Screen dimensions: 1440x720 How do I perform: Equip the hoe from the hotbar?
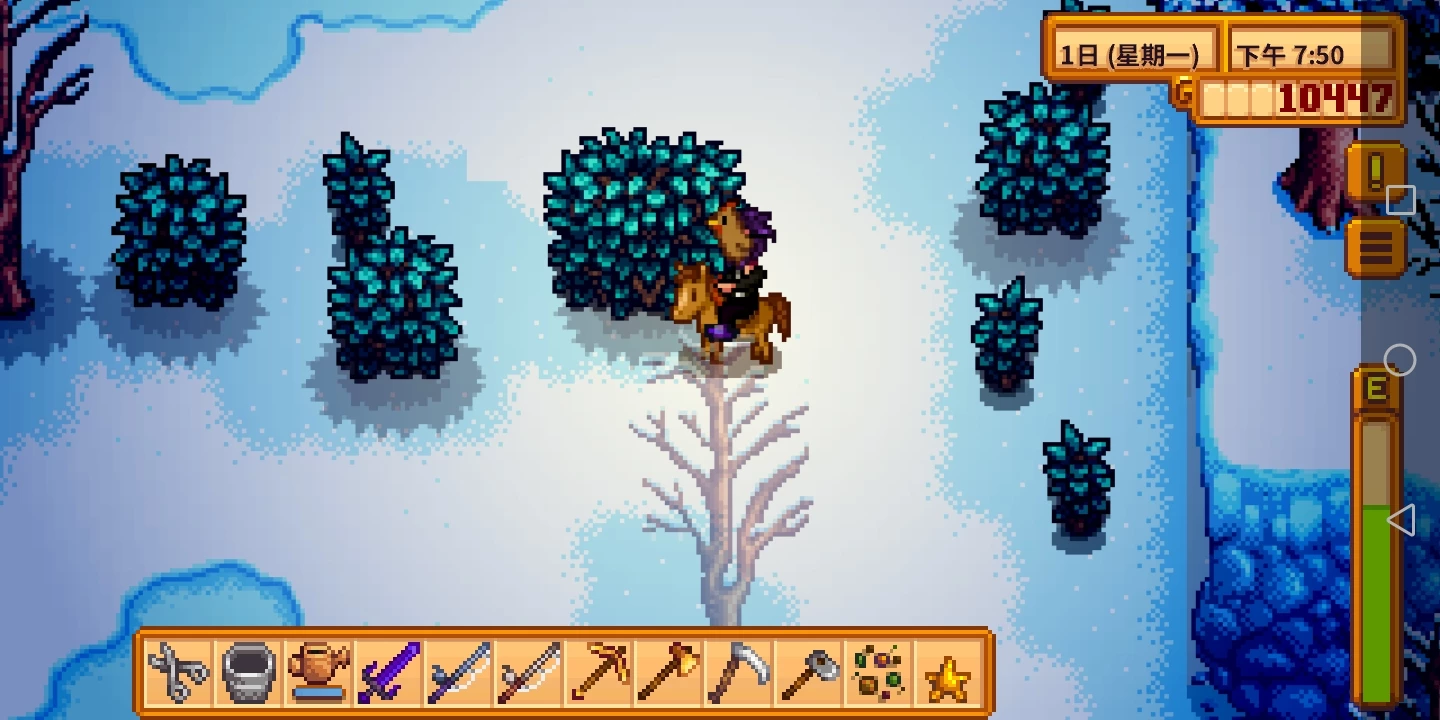coord(809,672)
